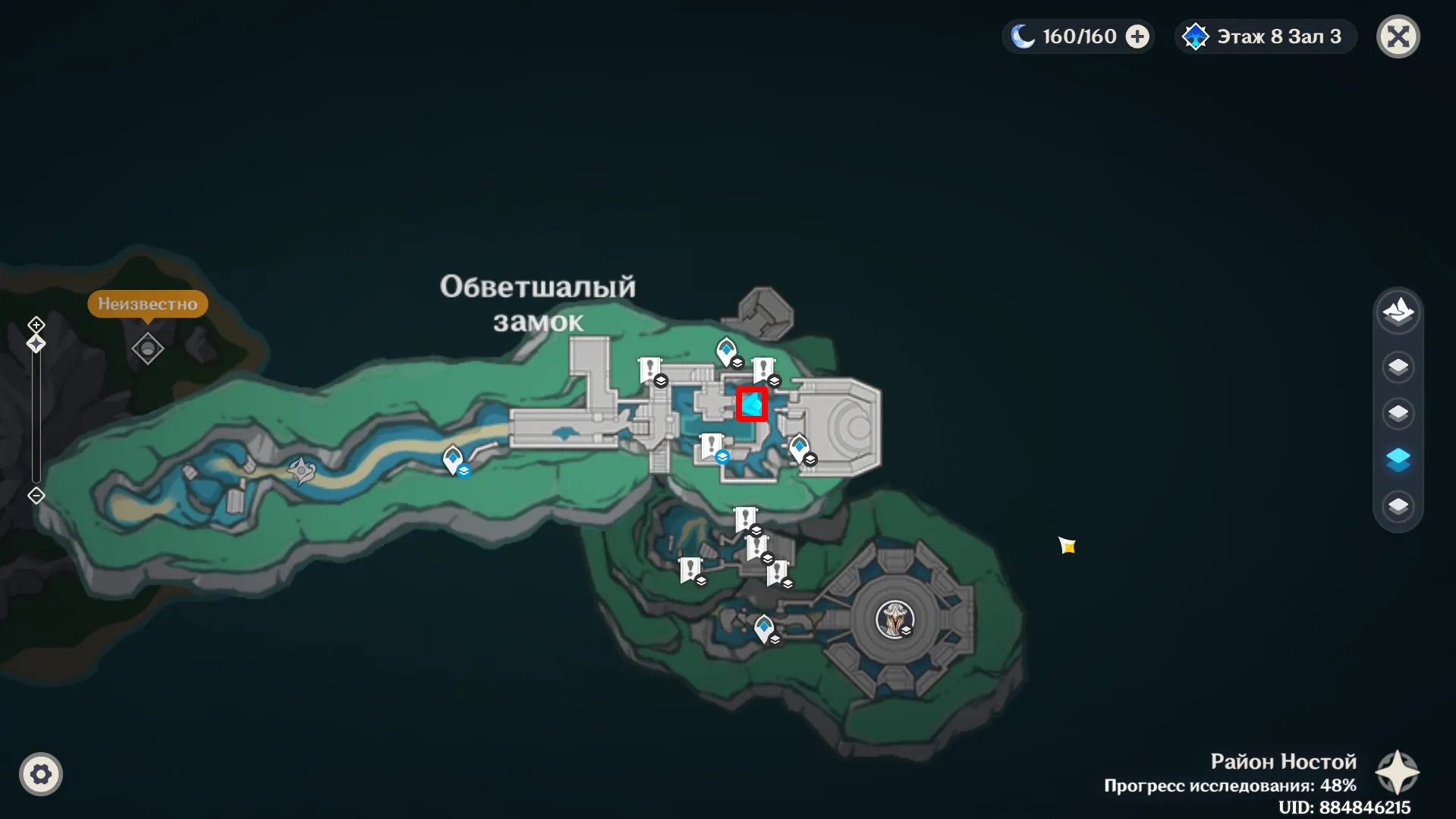Open the game settings gear
This screenshot has height=819, width=1456.
[41, 773]
